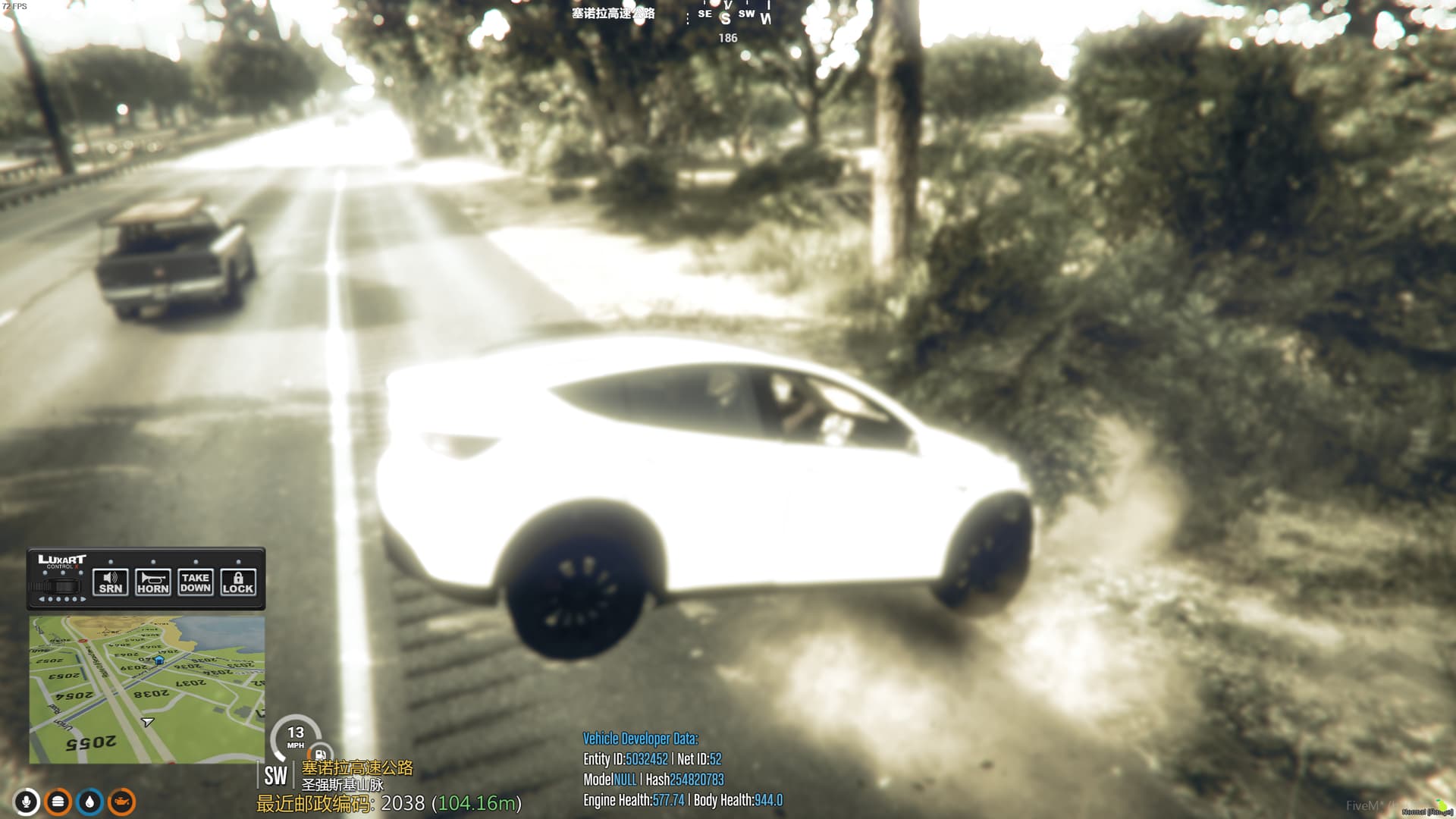Select the speaker icon on the SRN button
The height and width of the screenshot is (819, 1456).
110,578
